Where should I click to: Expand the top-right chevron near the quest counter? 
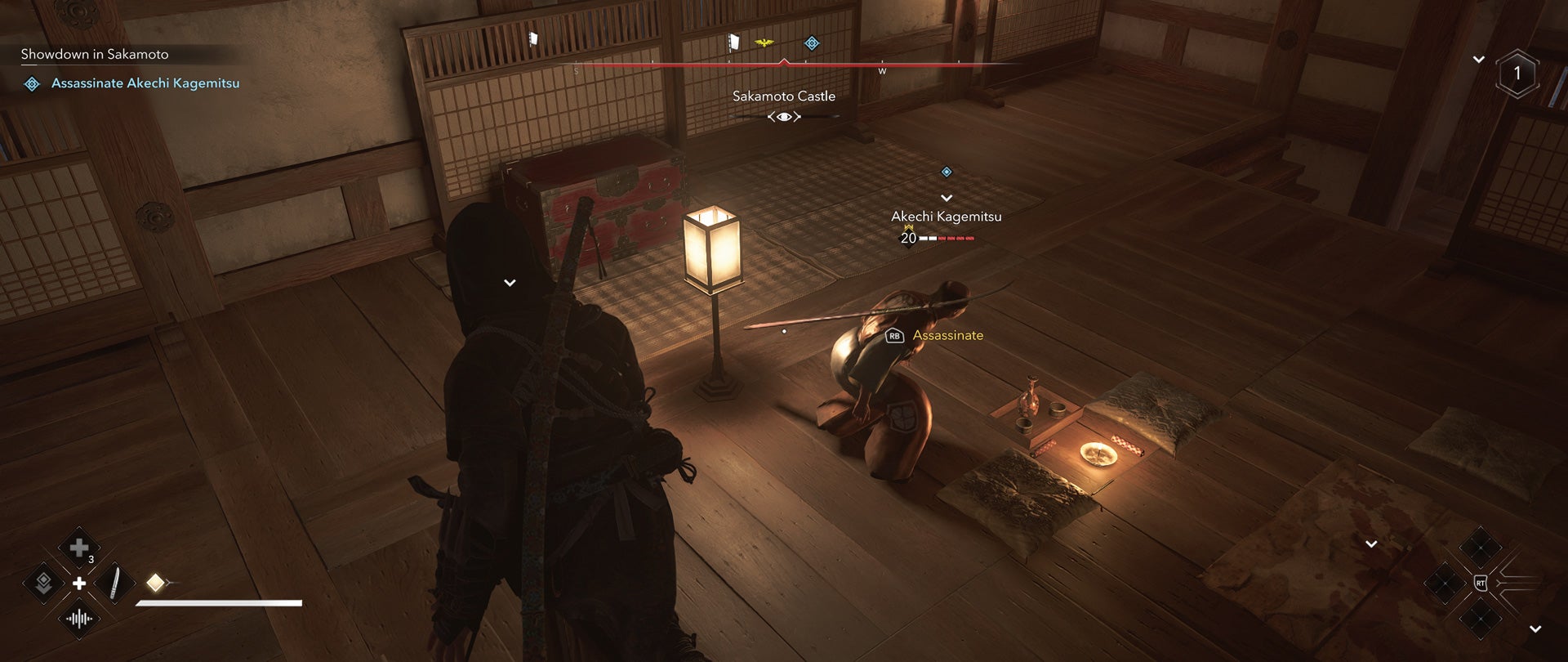(1480, 59)
